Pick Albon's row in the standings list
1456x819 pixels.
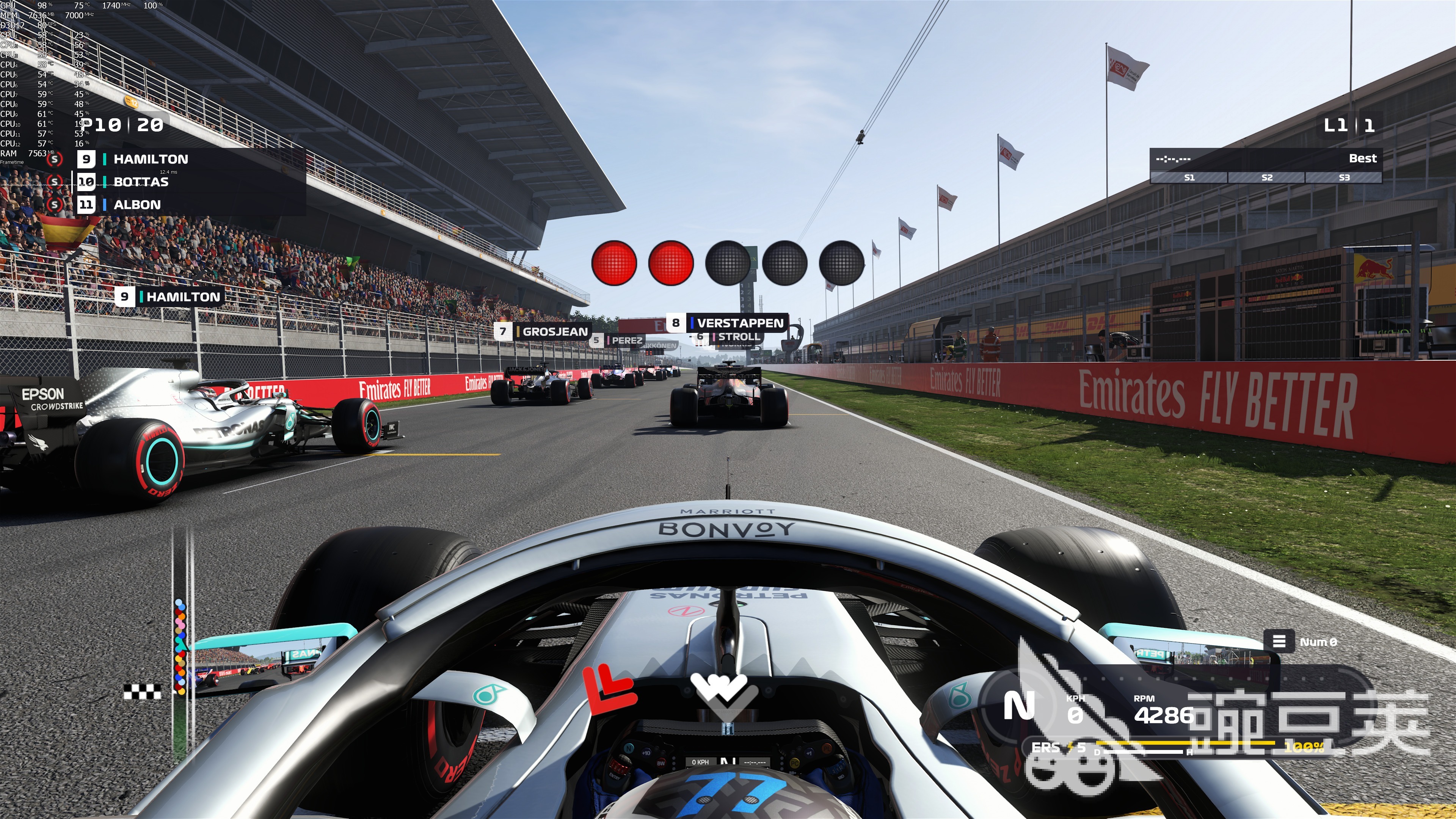click(x=137, y=205)
